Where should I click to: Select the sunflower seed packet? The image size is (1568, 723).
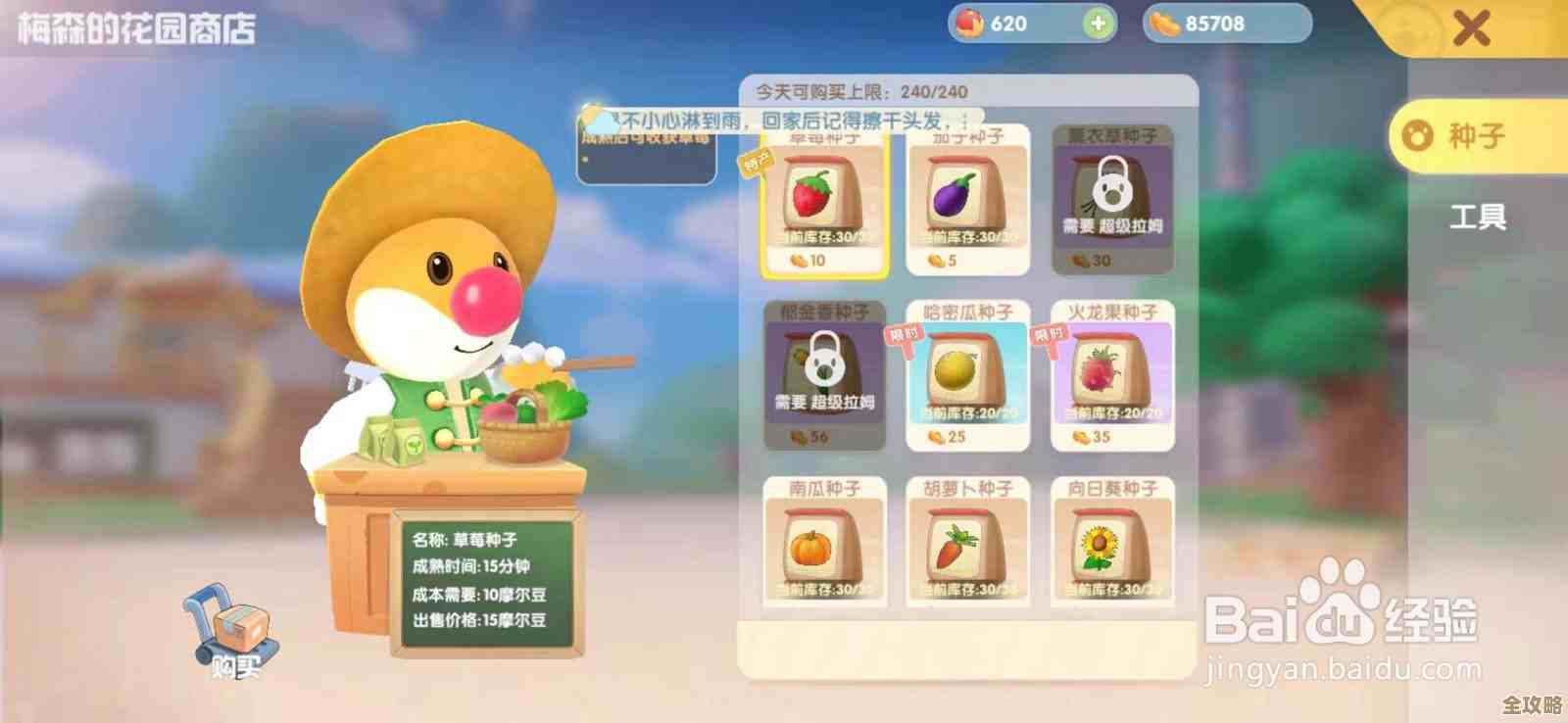coord(1113,544)
